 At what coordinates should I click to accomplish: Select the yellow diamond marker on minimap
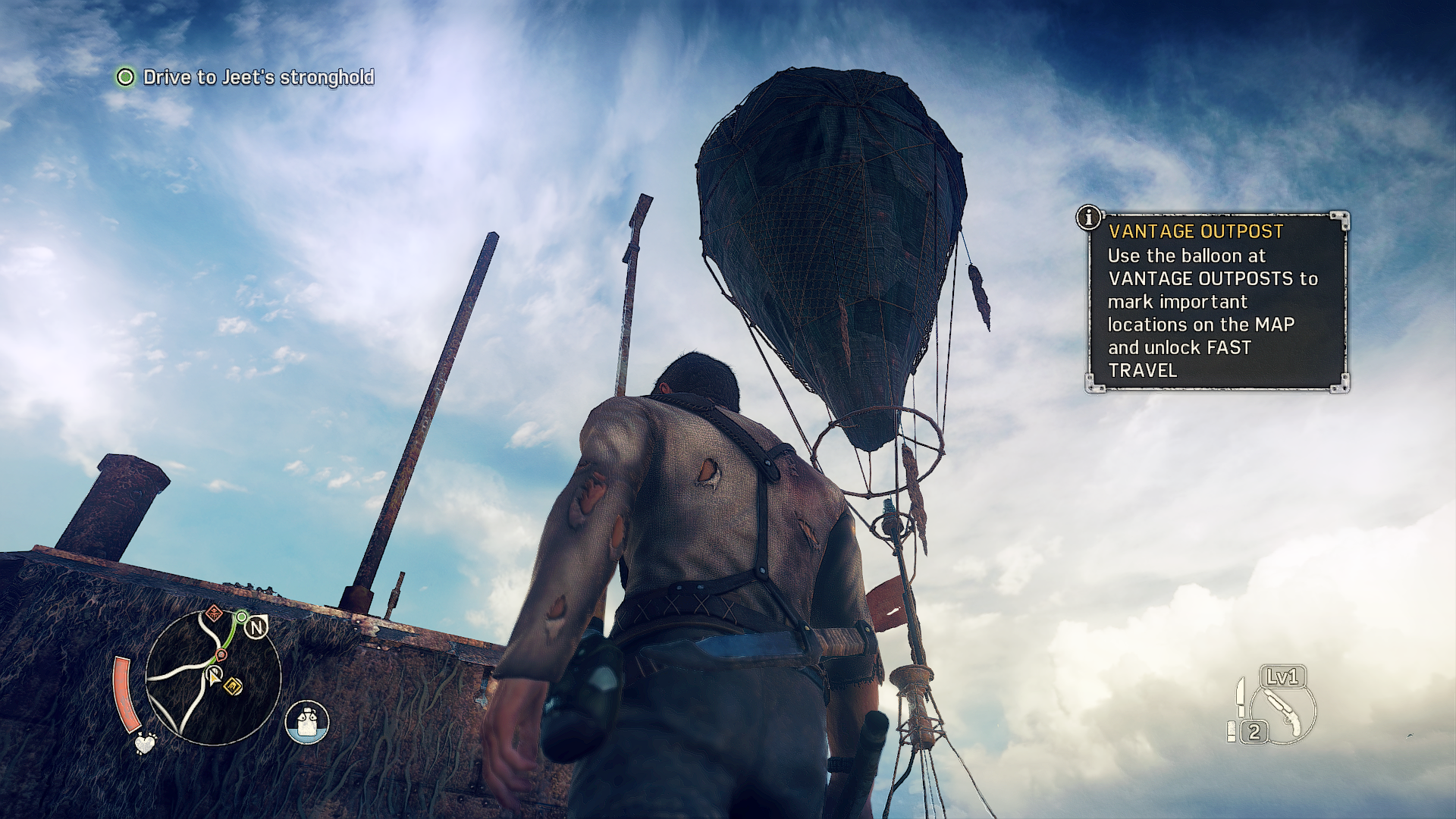click(x=234, y=686)
